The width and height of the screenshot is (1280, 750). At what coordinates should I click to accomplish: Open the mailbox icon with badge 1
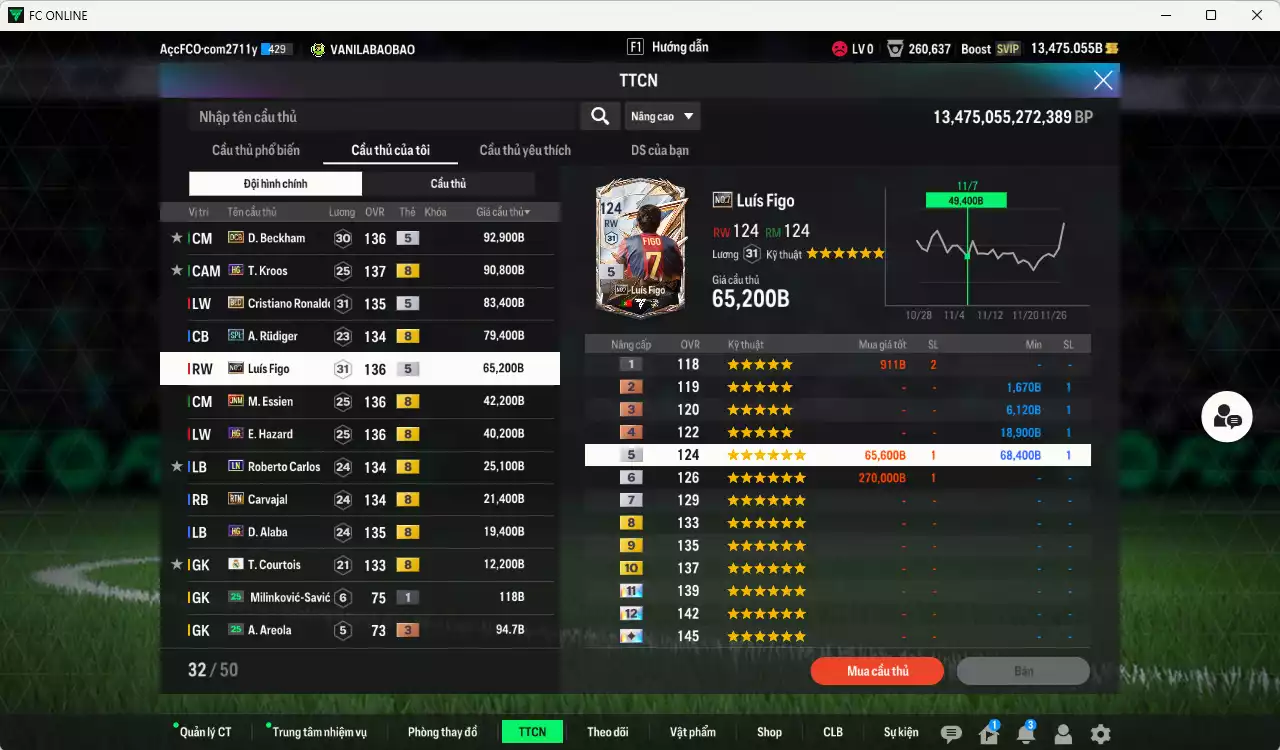(x=988, y=733)
